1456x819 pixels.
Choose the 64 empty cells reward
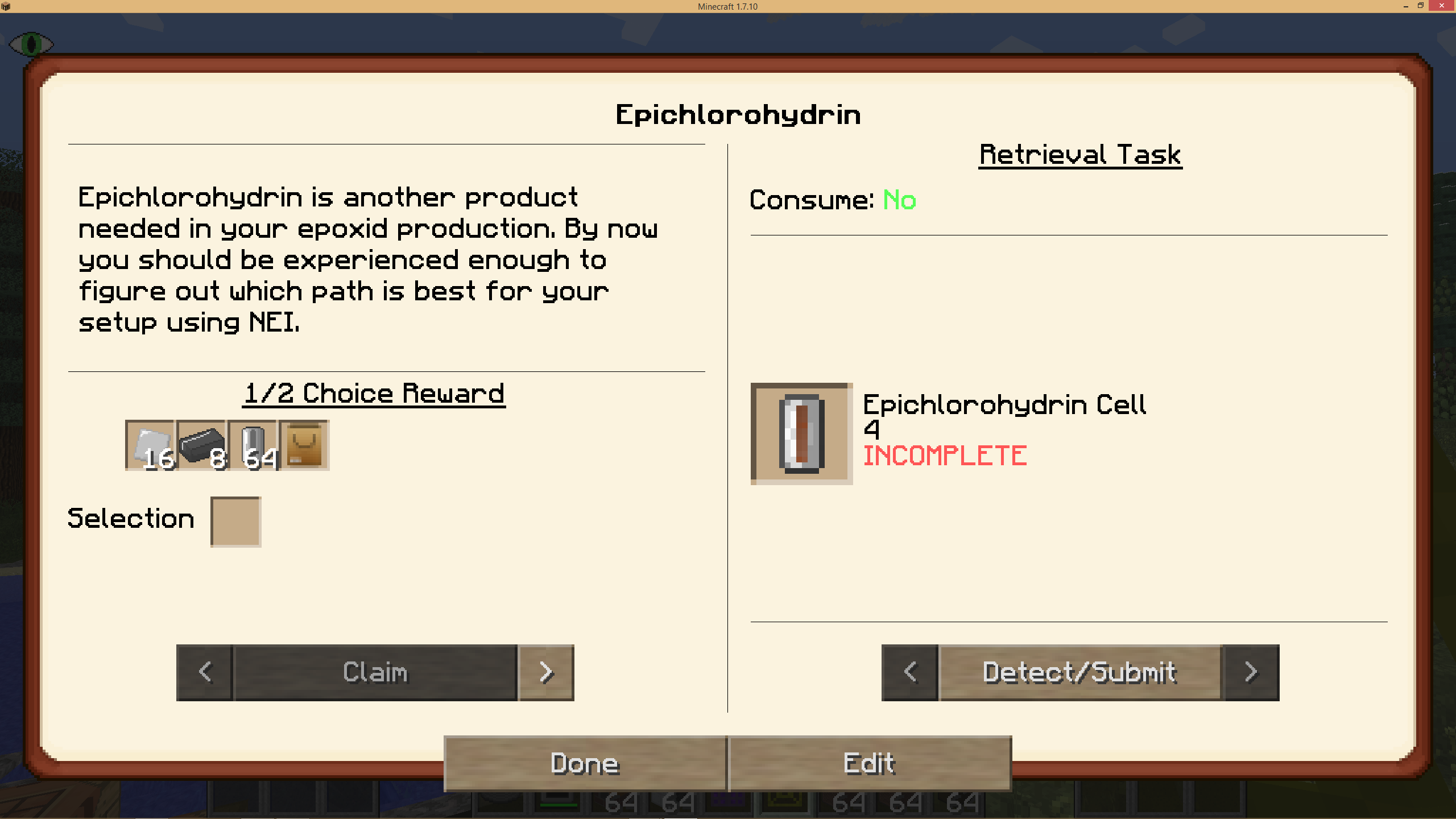253,445
